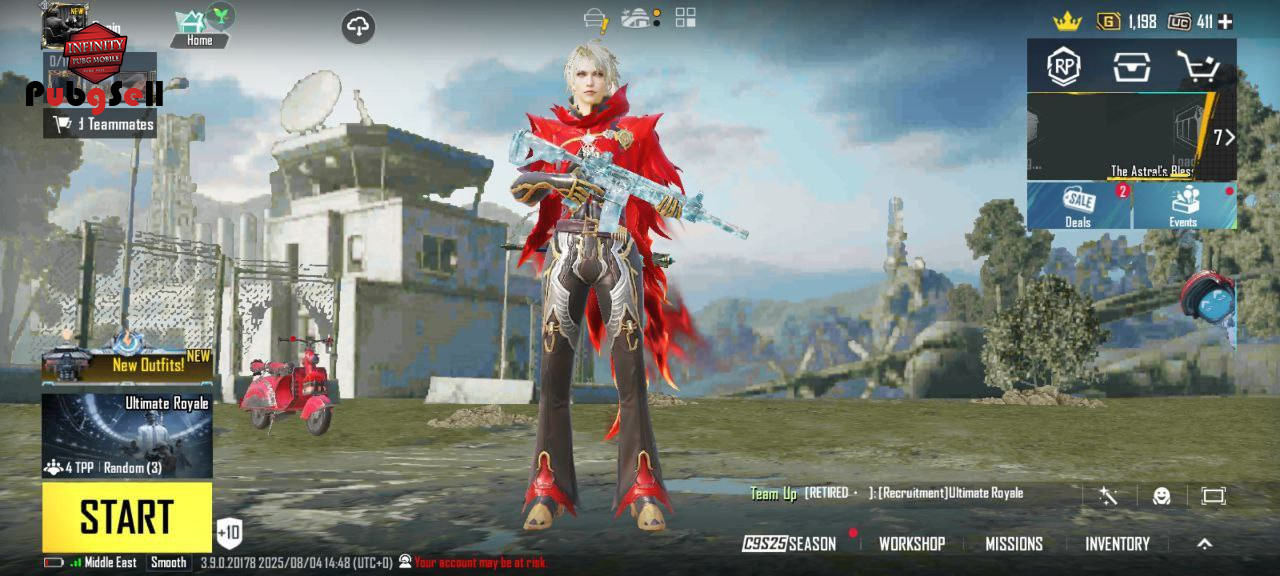Image resolution: width=1280 pixels, height=576 pixels.
Task: Open the Missions menu
Action: coord(1014,544)
